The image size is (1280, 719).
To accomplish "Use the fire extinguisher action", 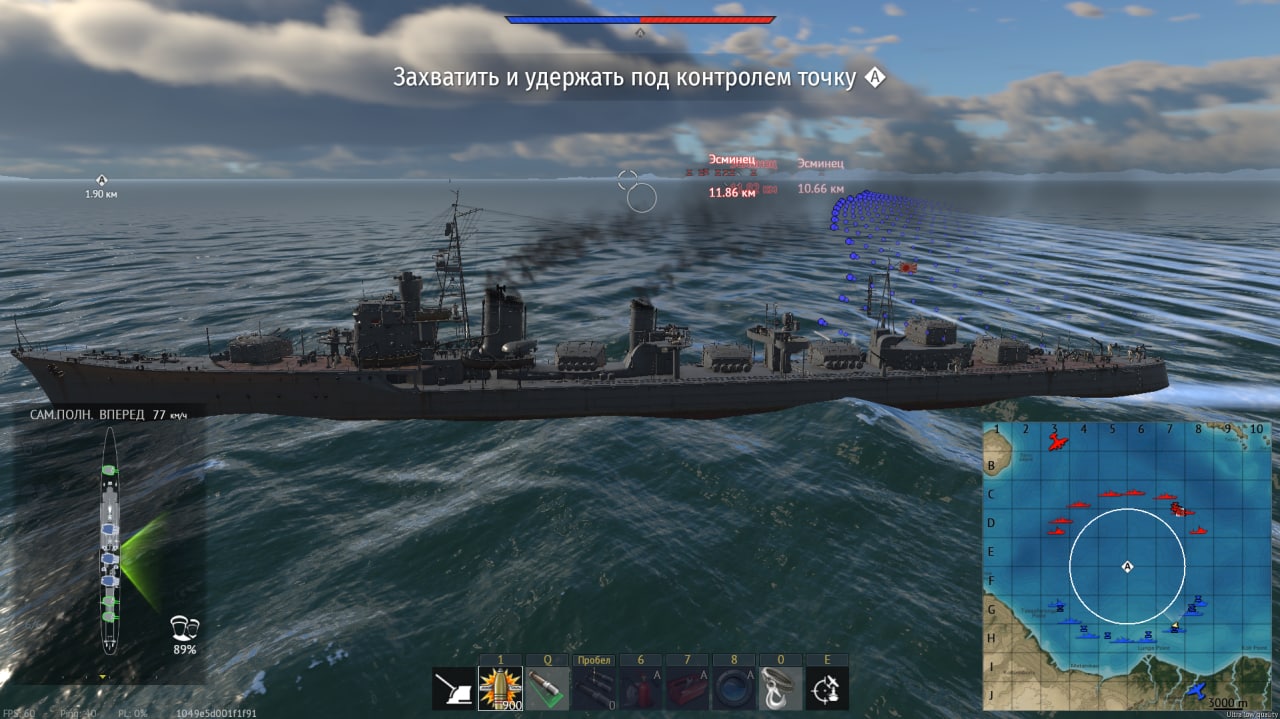I will click(640, 688).
